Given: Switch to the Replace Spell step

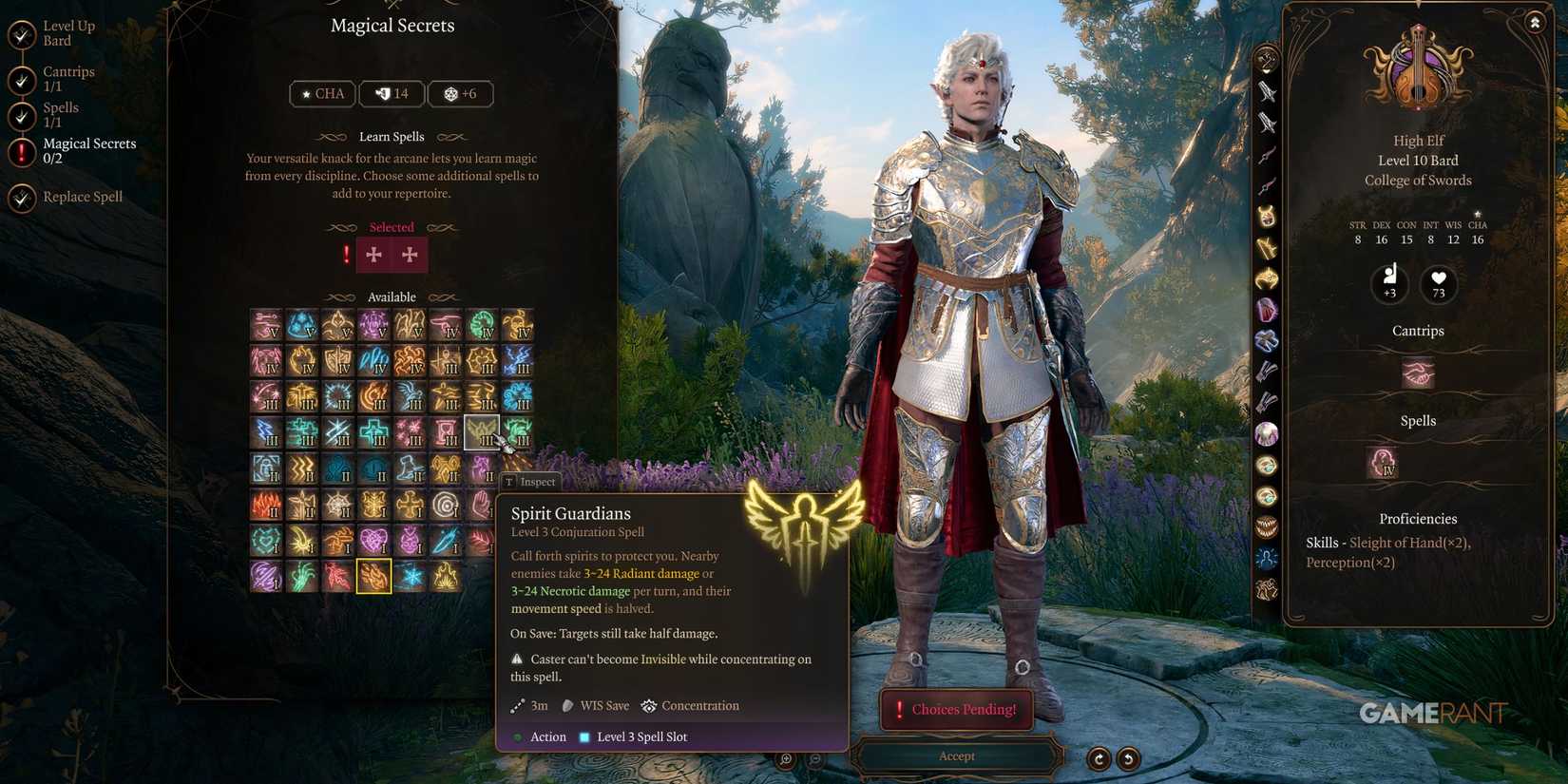Looking at the screenshot, I should (x=83, y=197).
